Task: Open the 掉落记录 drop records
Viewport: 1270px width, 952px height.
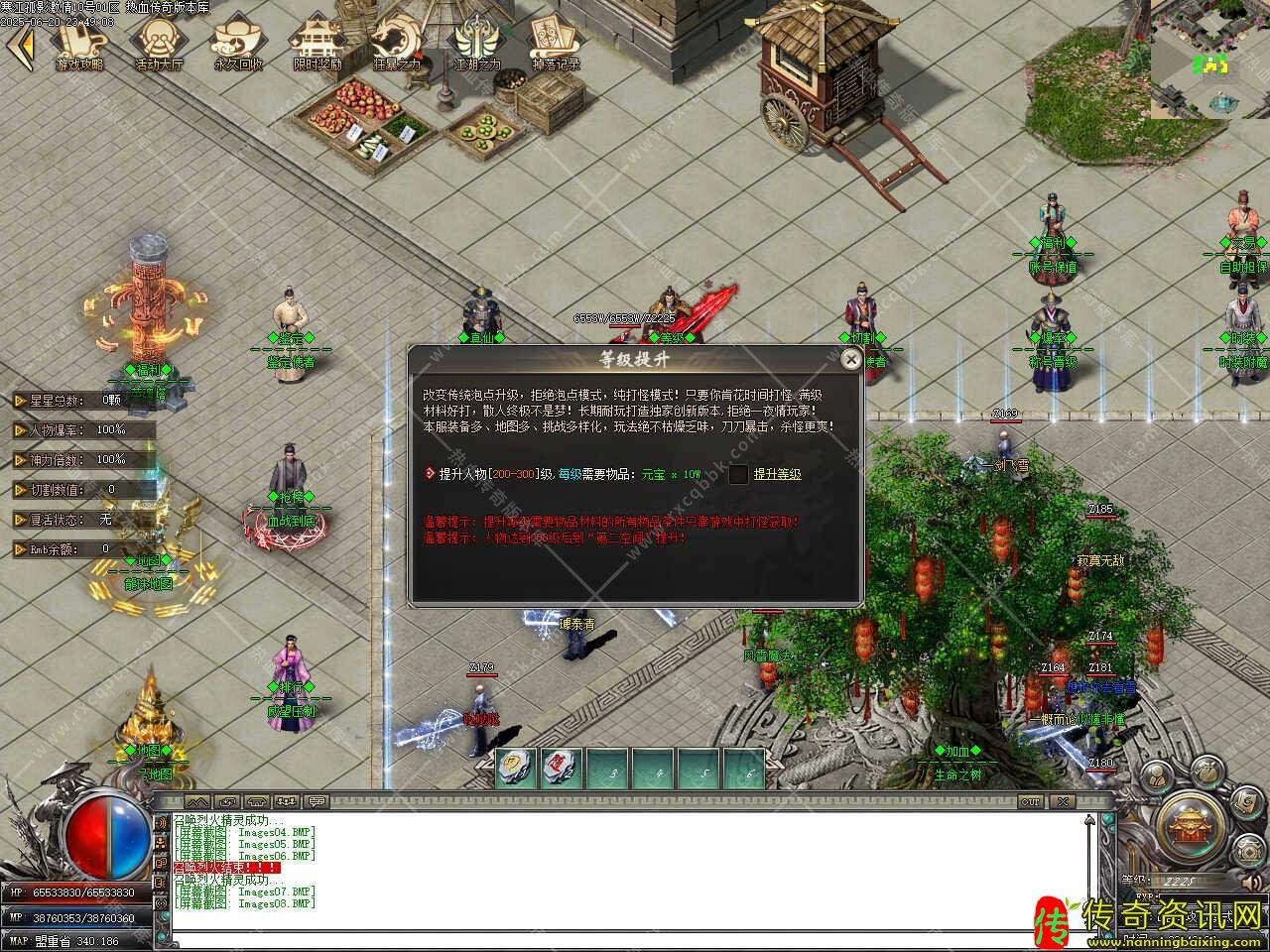Action: click(556, 43)
